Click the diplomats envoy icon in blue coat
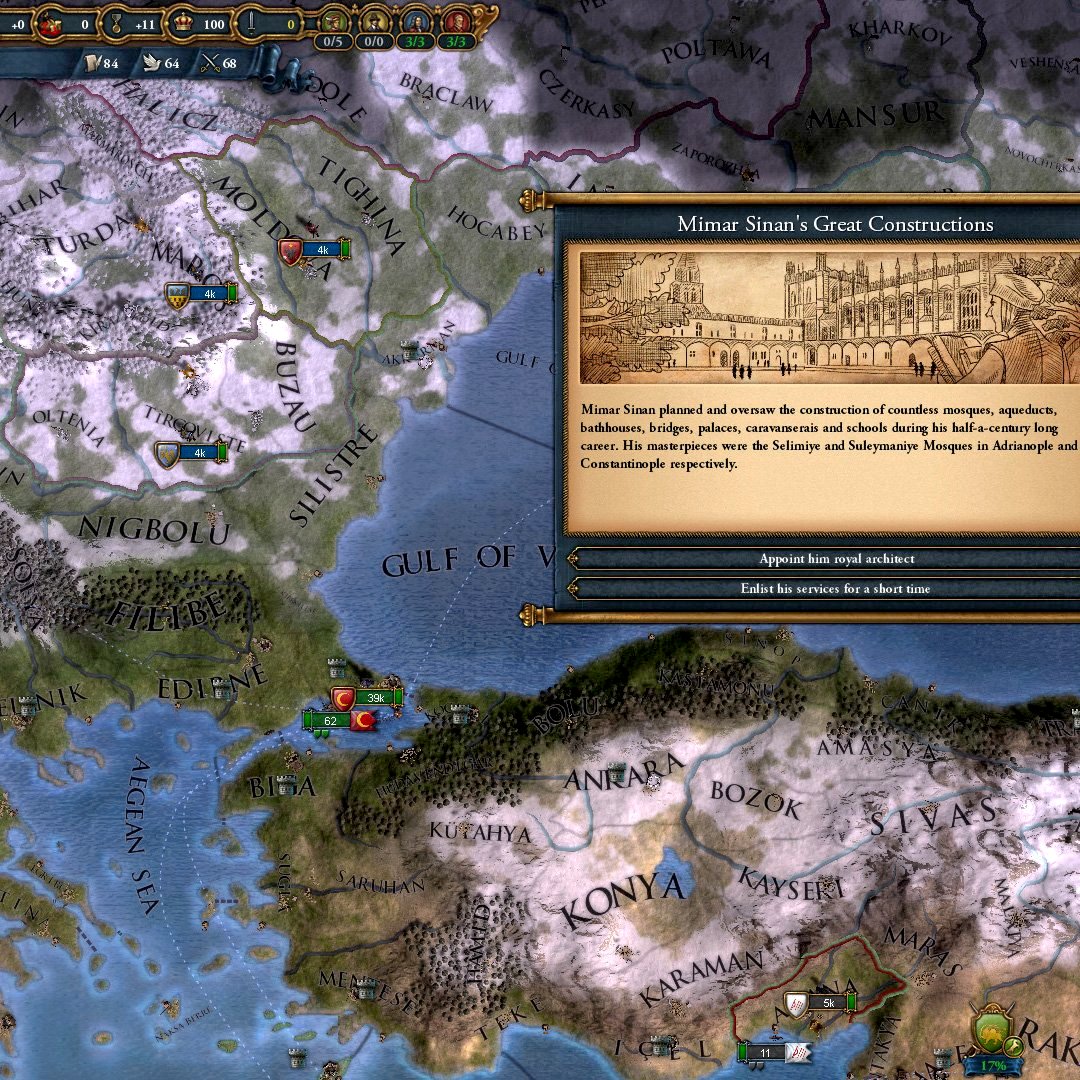 415,21
